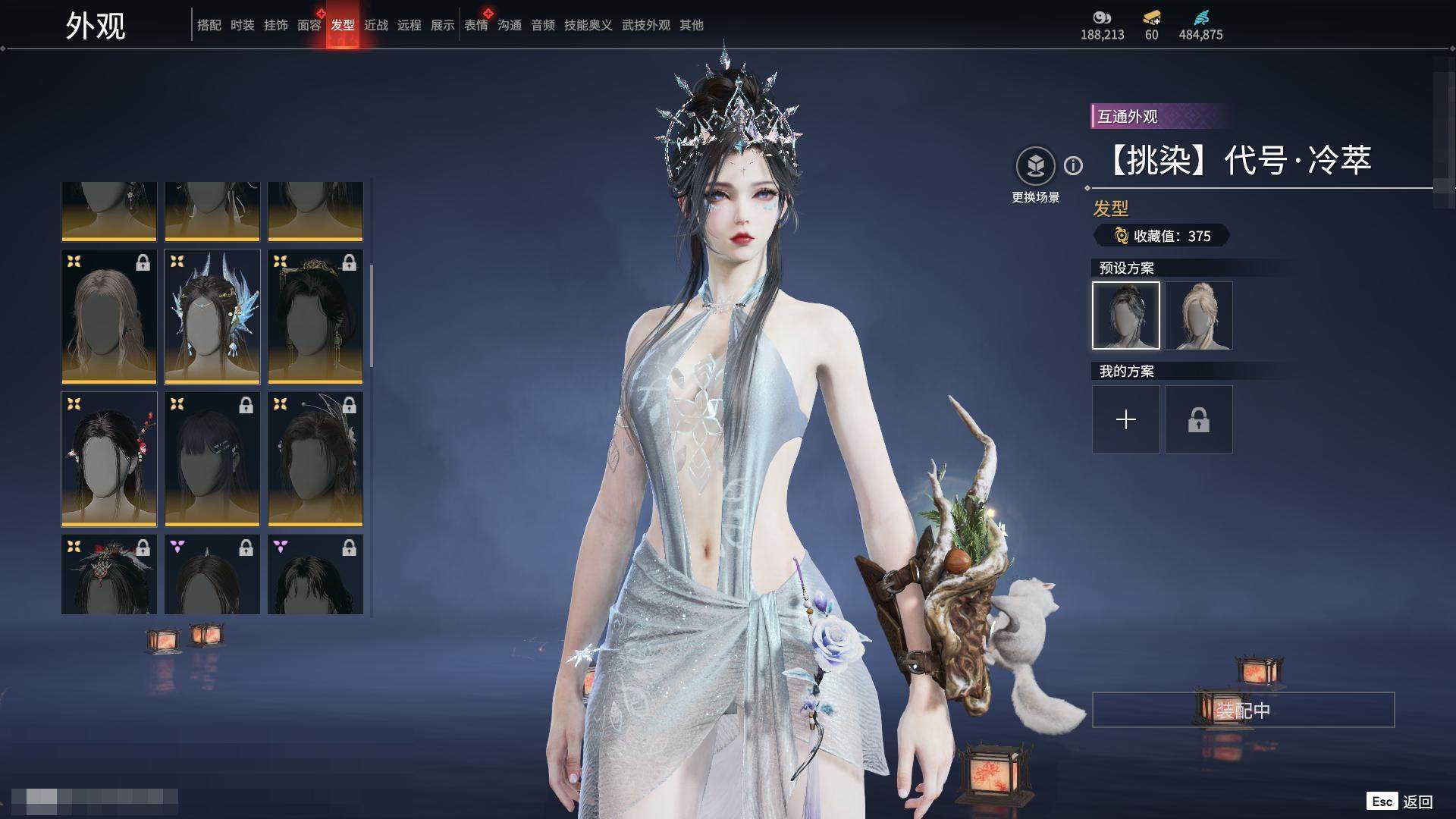This screenshot has width=1456, height=819.
Task: Choose the blonde hair preset thumbnail
Action: pyautogui.click(x=1198, y=315)
